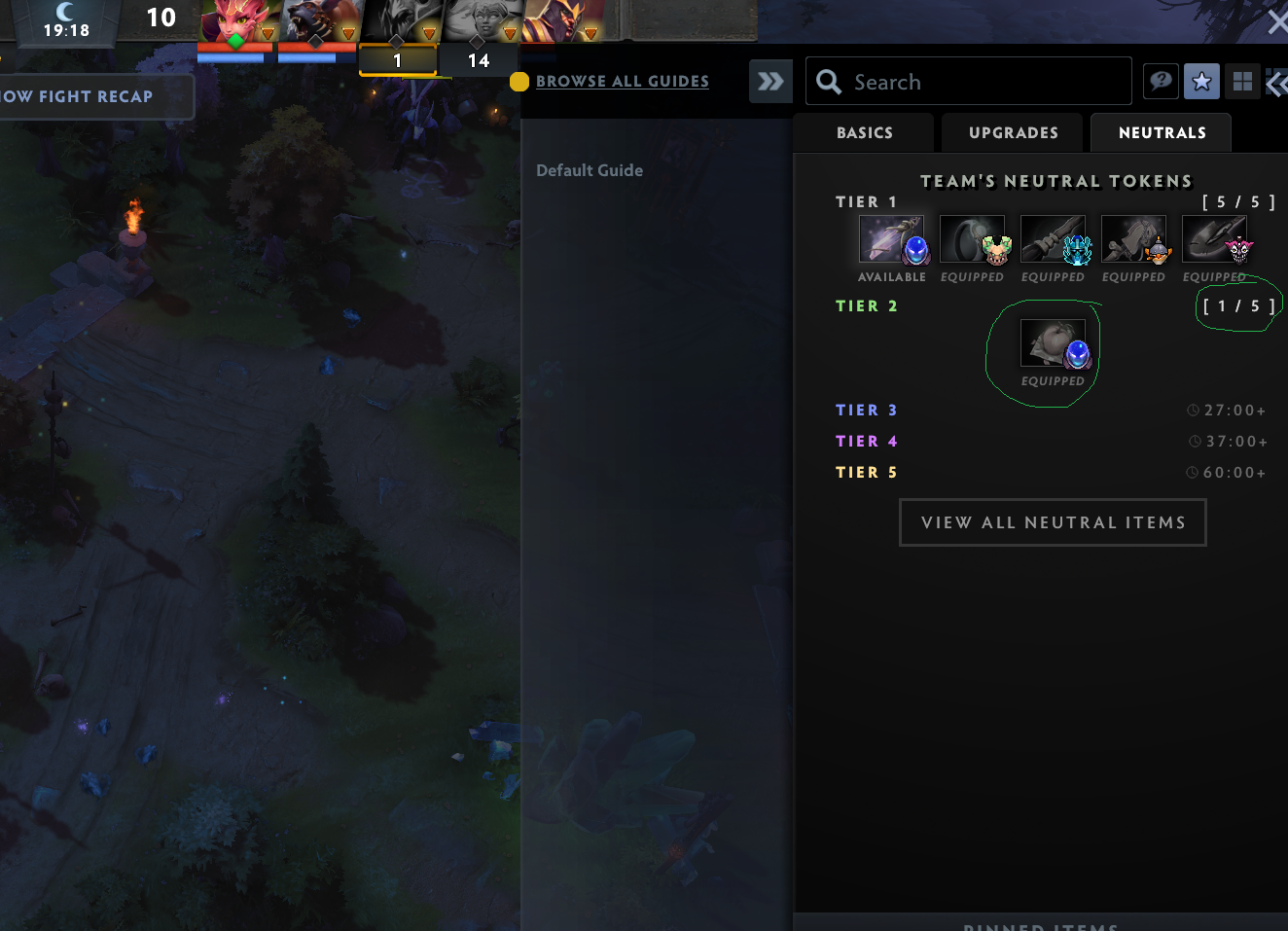Toggle the favorites star in the shop
This screenshot has height=931, width=1288.
1201,81
